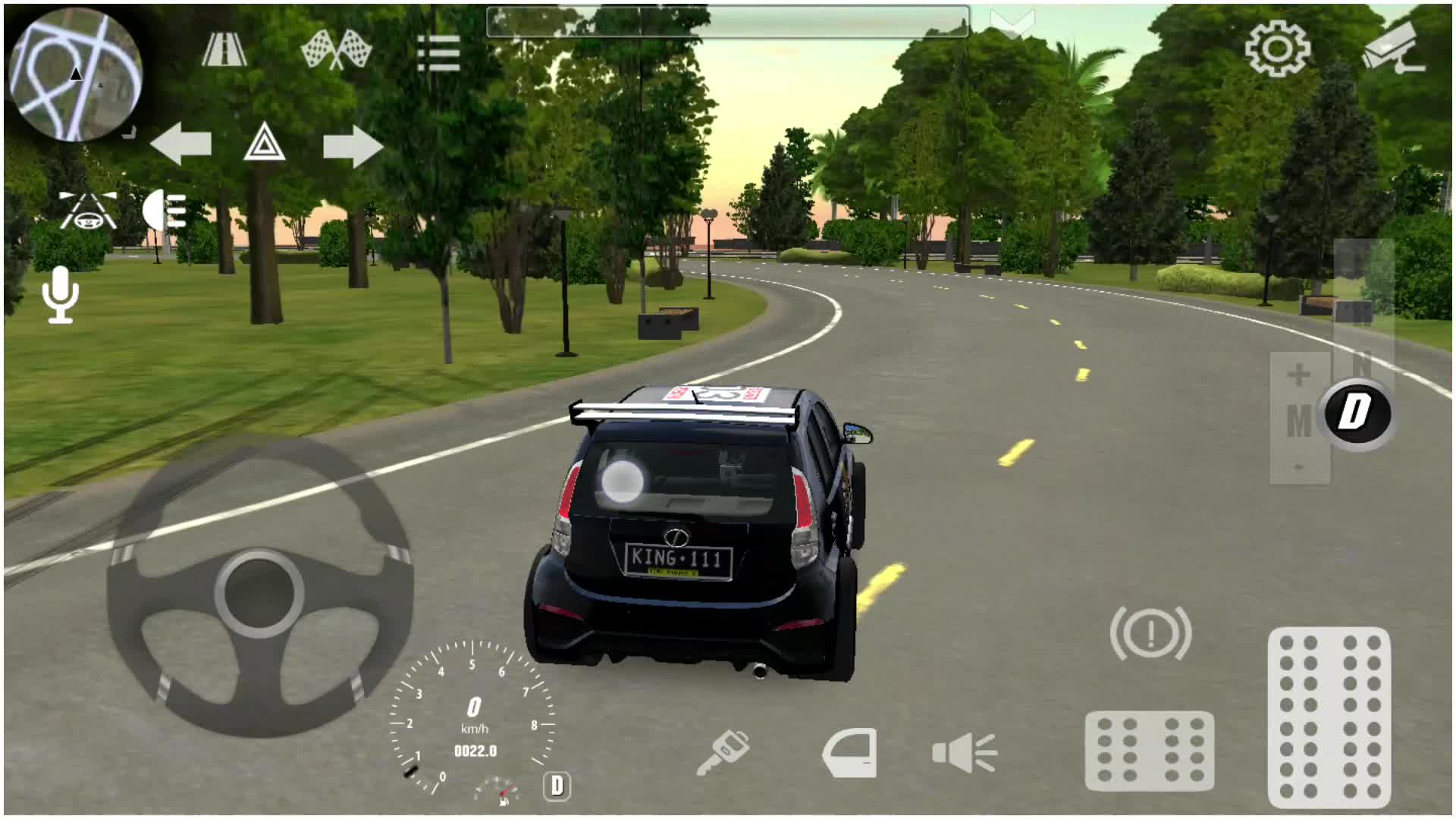Step on the wide brake pedal

click(1150, 751)
